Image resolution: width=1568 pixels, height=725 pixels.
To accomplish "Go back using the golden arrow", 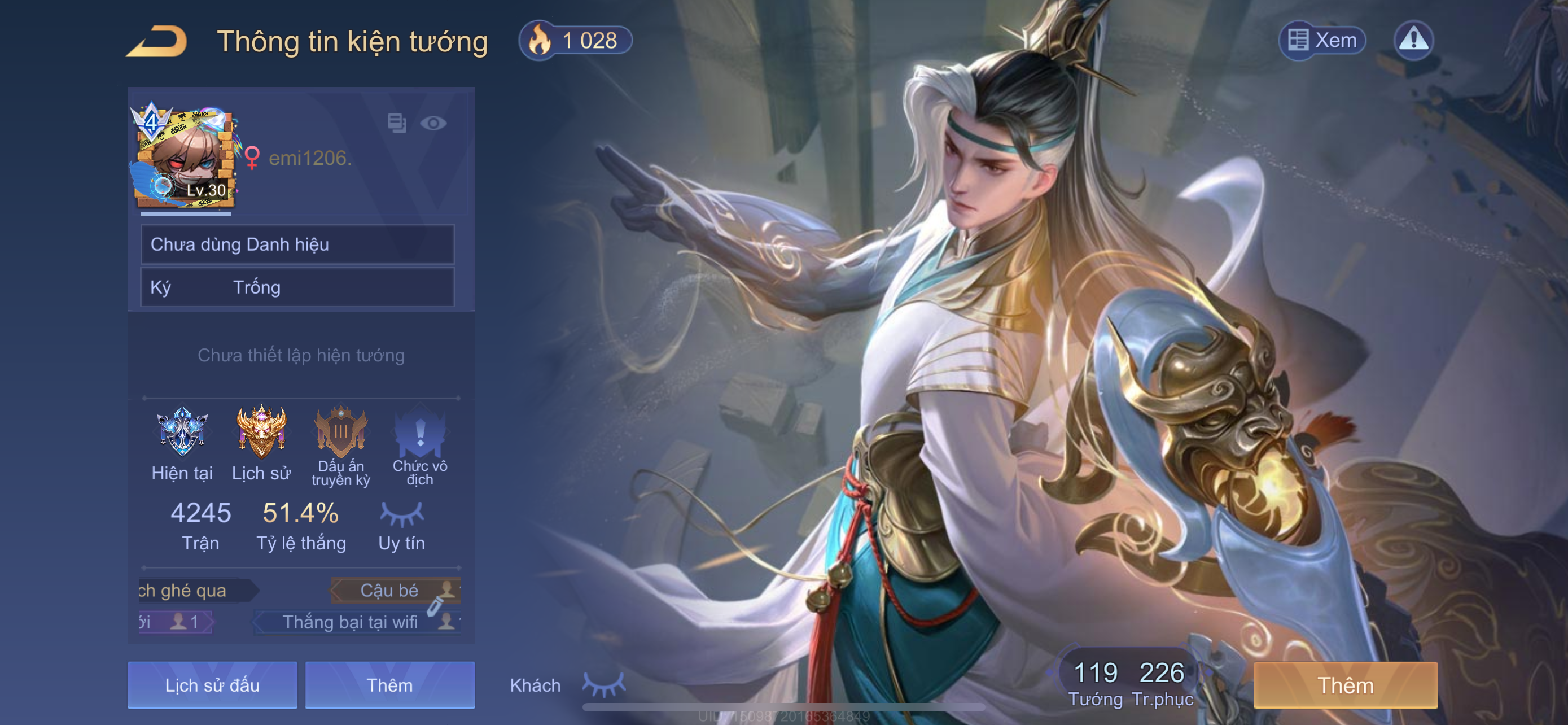I will coord(157,41).
